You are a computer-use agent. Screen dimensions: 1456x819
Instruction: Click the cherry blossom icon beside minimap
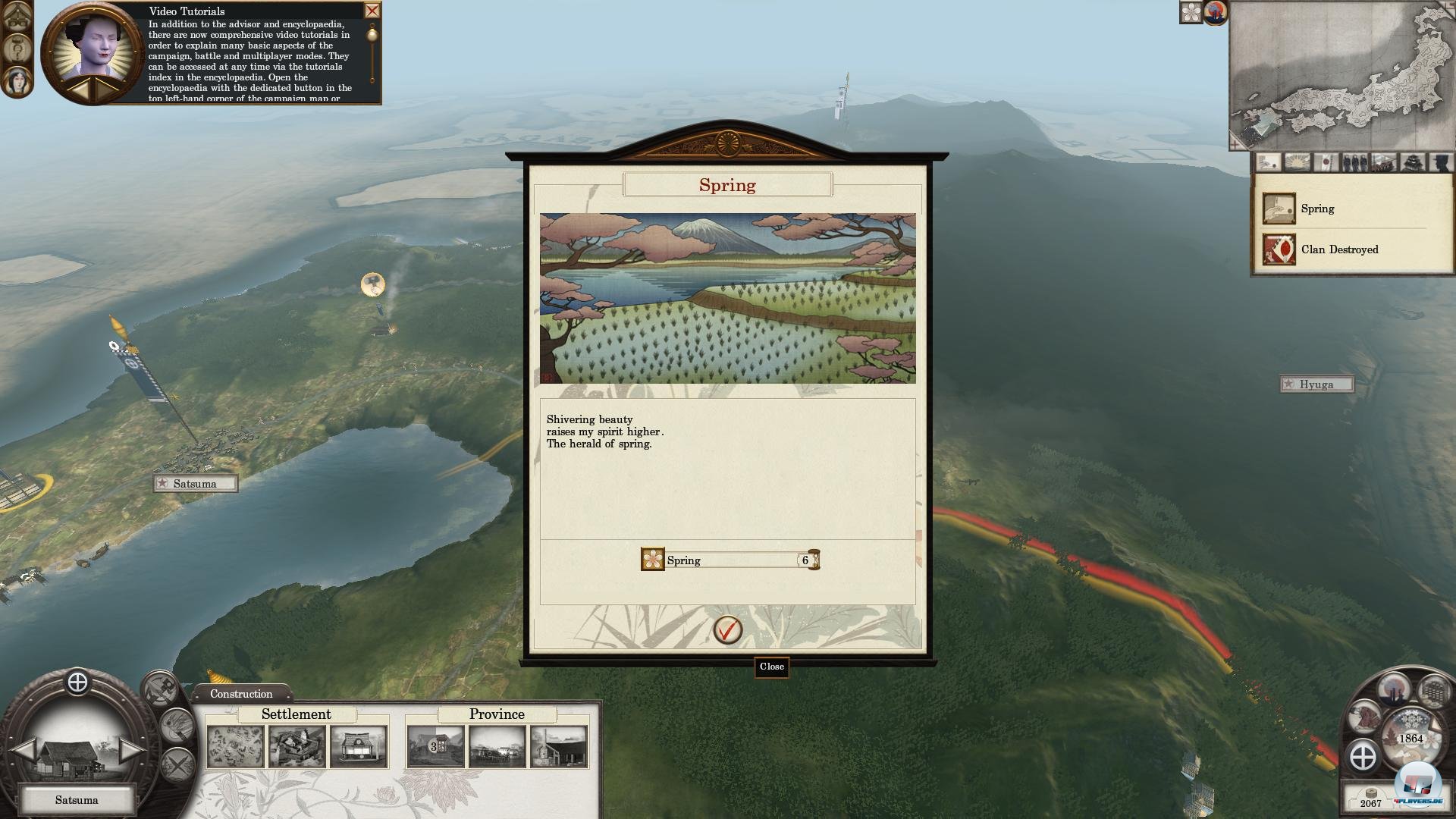1191,13
